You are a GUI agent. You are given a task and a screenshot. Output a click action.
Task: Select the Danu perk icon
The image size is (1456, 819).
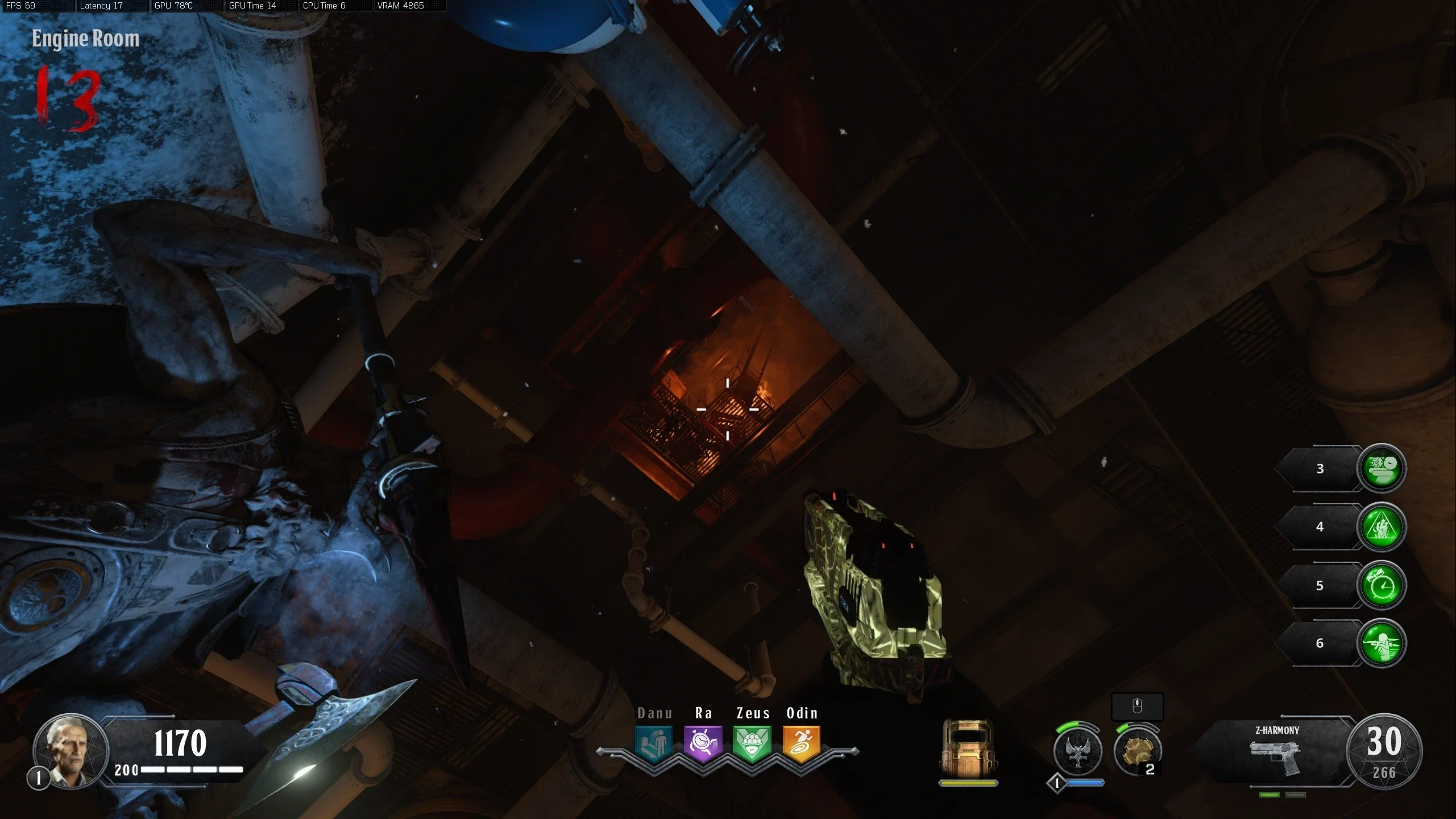coord(654,743)
